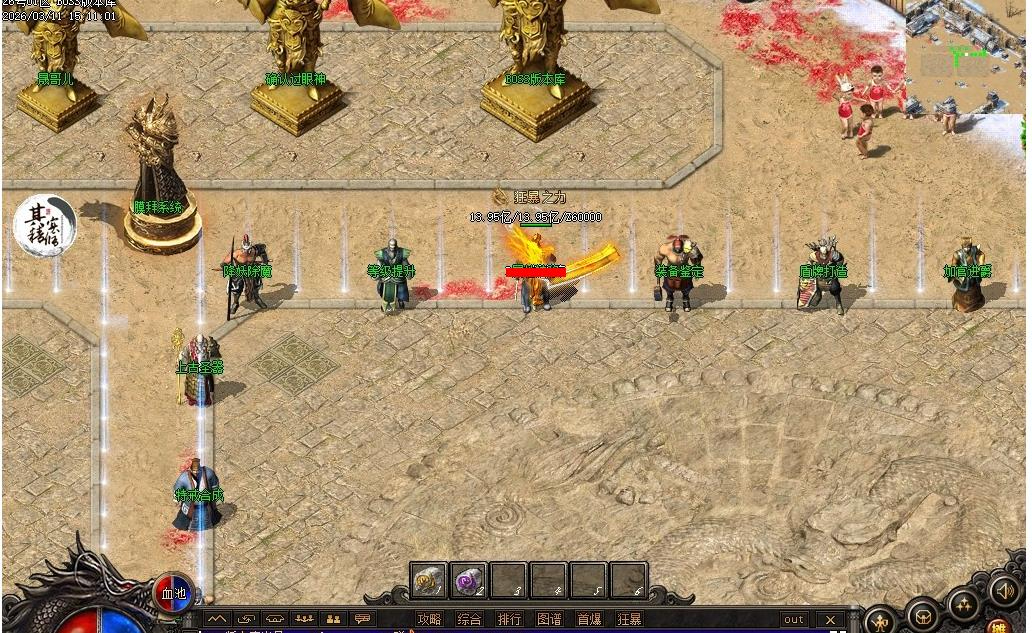Activate the 狂暴 berserk button
Viewport: 1032px width, 633px height.
629,620
